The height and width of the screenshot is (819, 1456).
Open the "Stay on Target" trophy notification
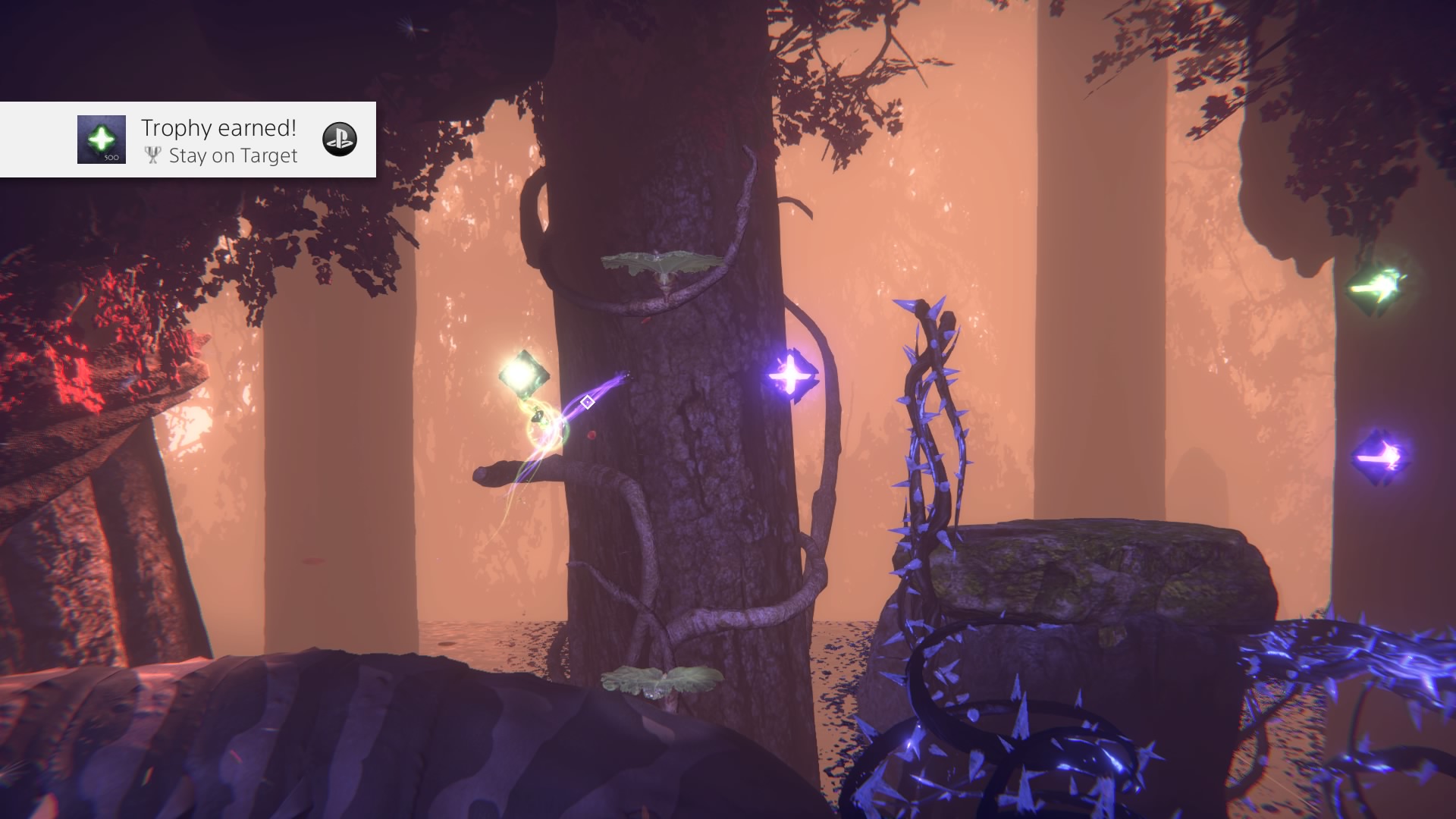pyautogui.click(x=220, y=141)
